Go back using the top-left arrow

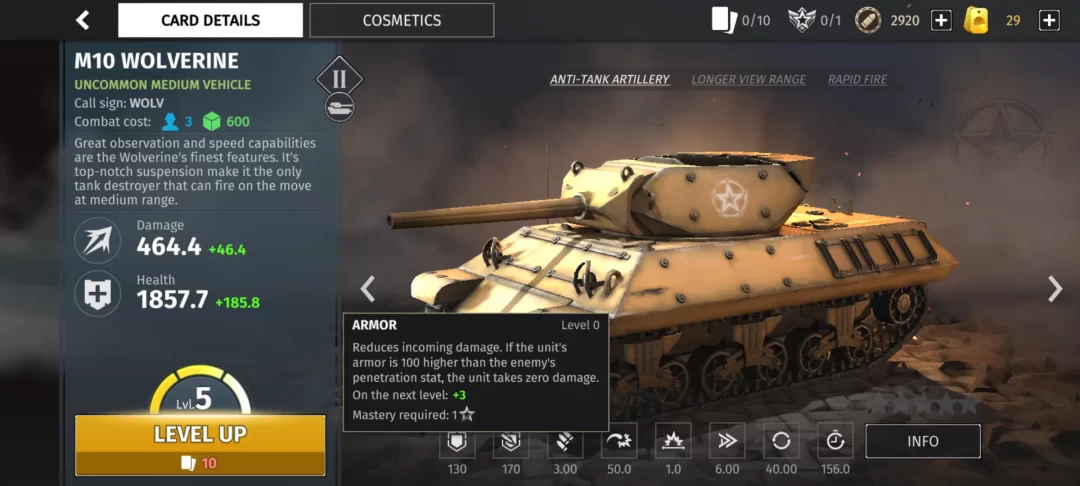pyautogui.click(x=83, y=20)
